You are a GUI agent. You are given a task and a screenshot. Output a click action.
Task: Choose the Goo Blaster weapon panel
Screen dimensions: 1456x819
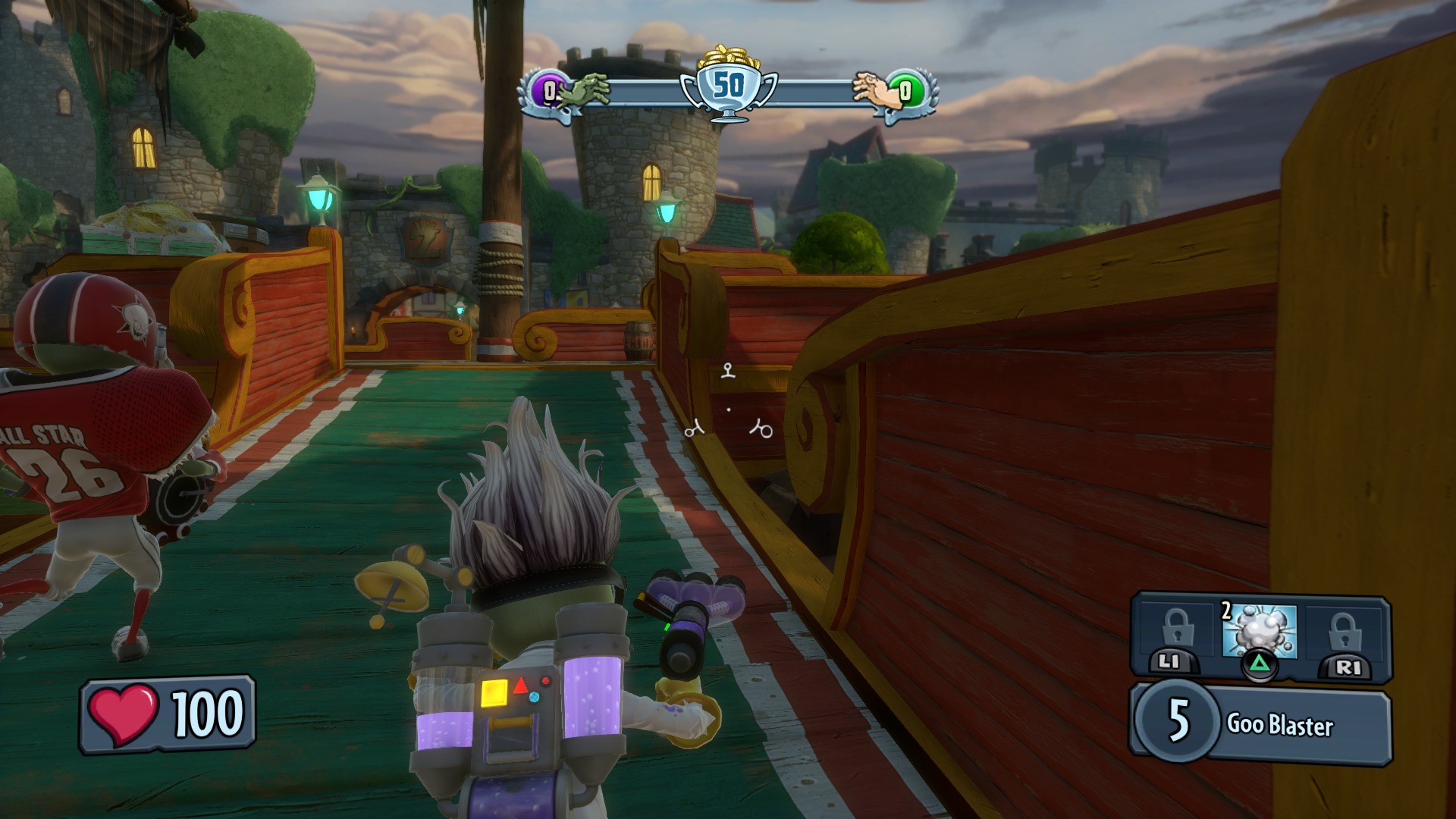pos(1260,724)
